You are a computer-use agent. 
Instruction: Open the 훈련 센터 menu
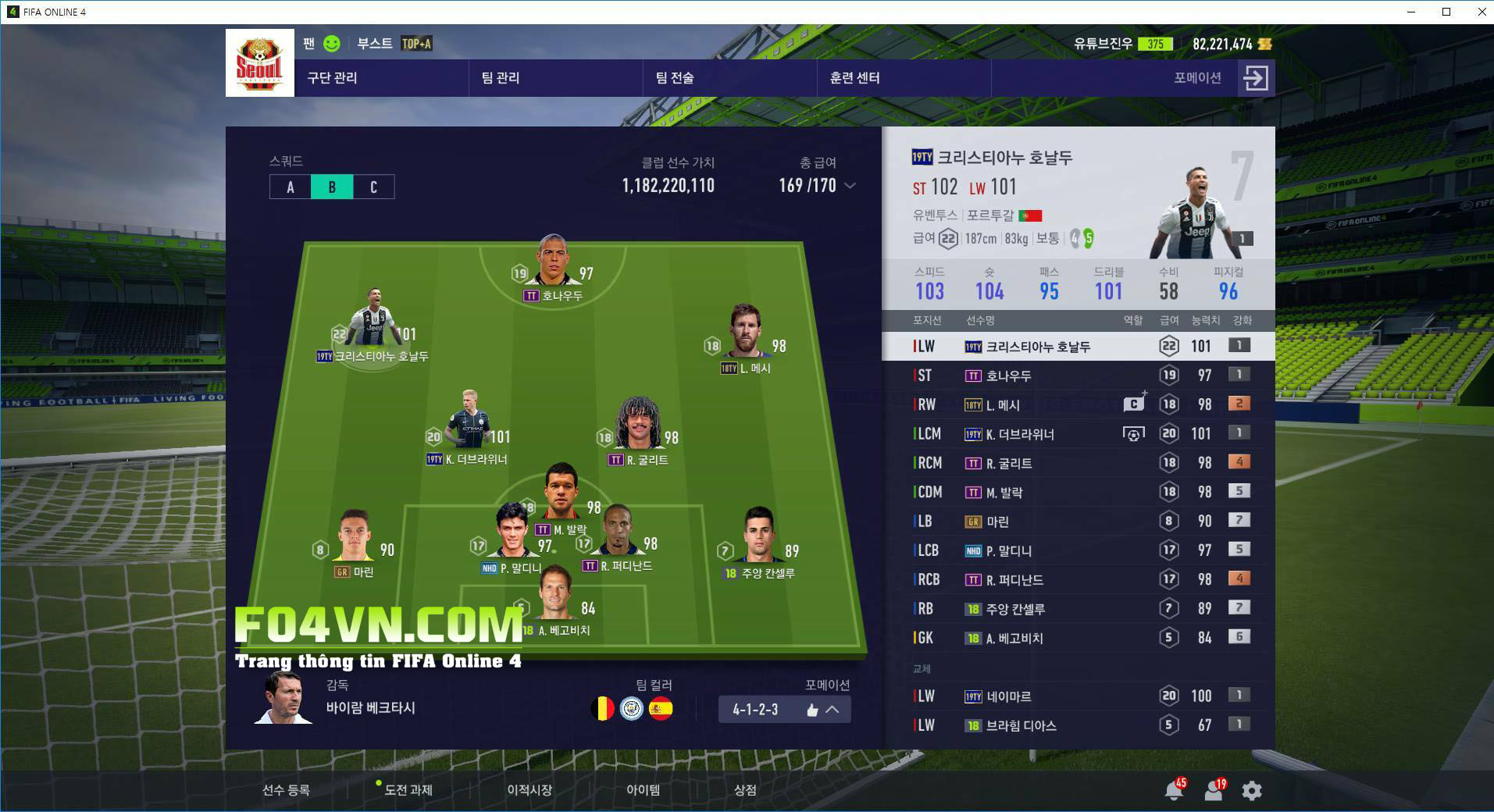point(854,78)
